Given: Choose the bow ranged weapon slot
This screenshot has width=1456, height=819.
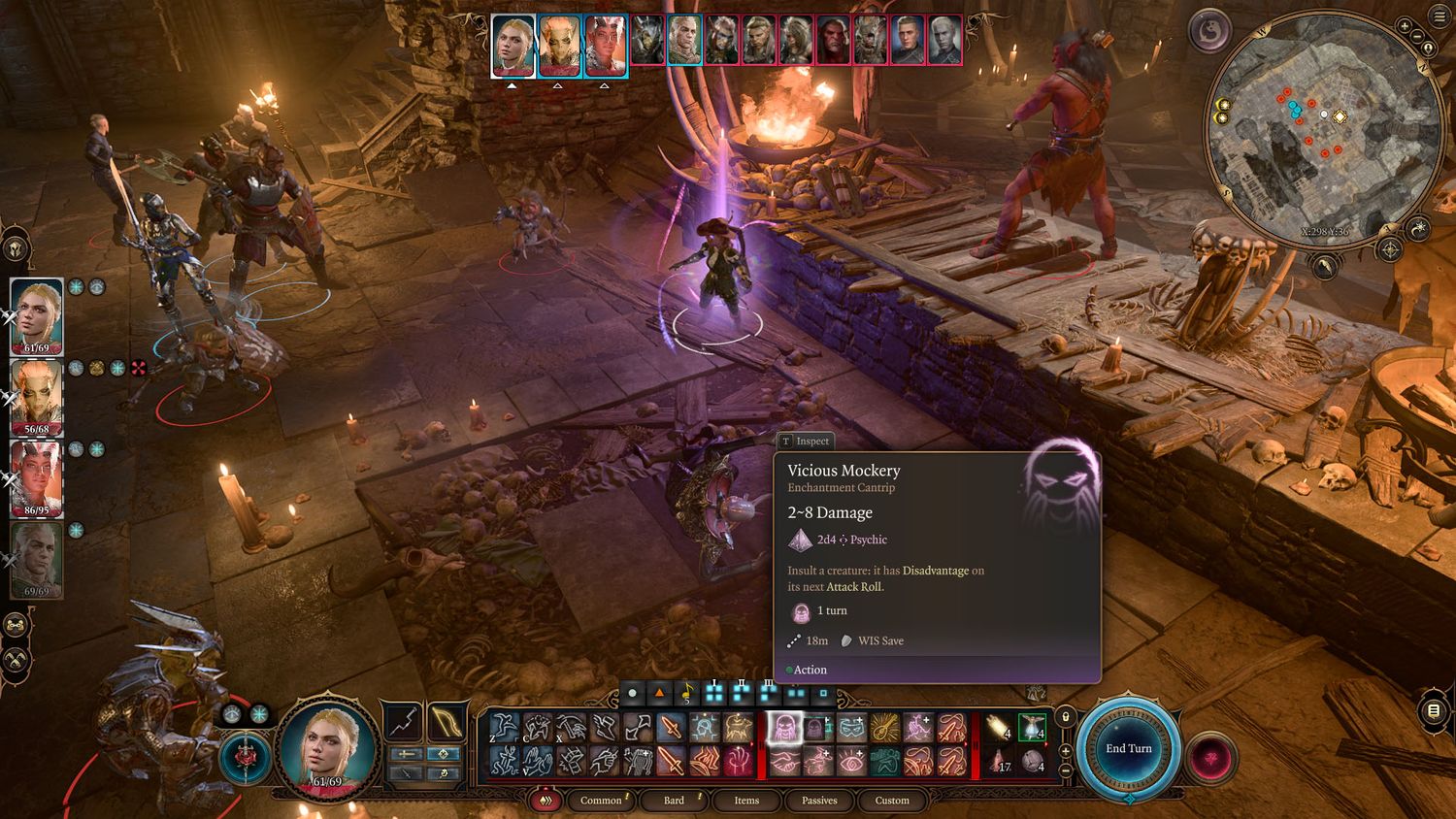Looking at the screenshot, I should (447, 722).
